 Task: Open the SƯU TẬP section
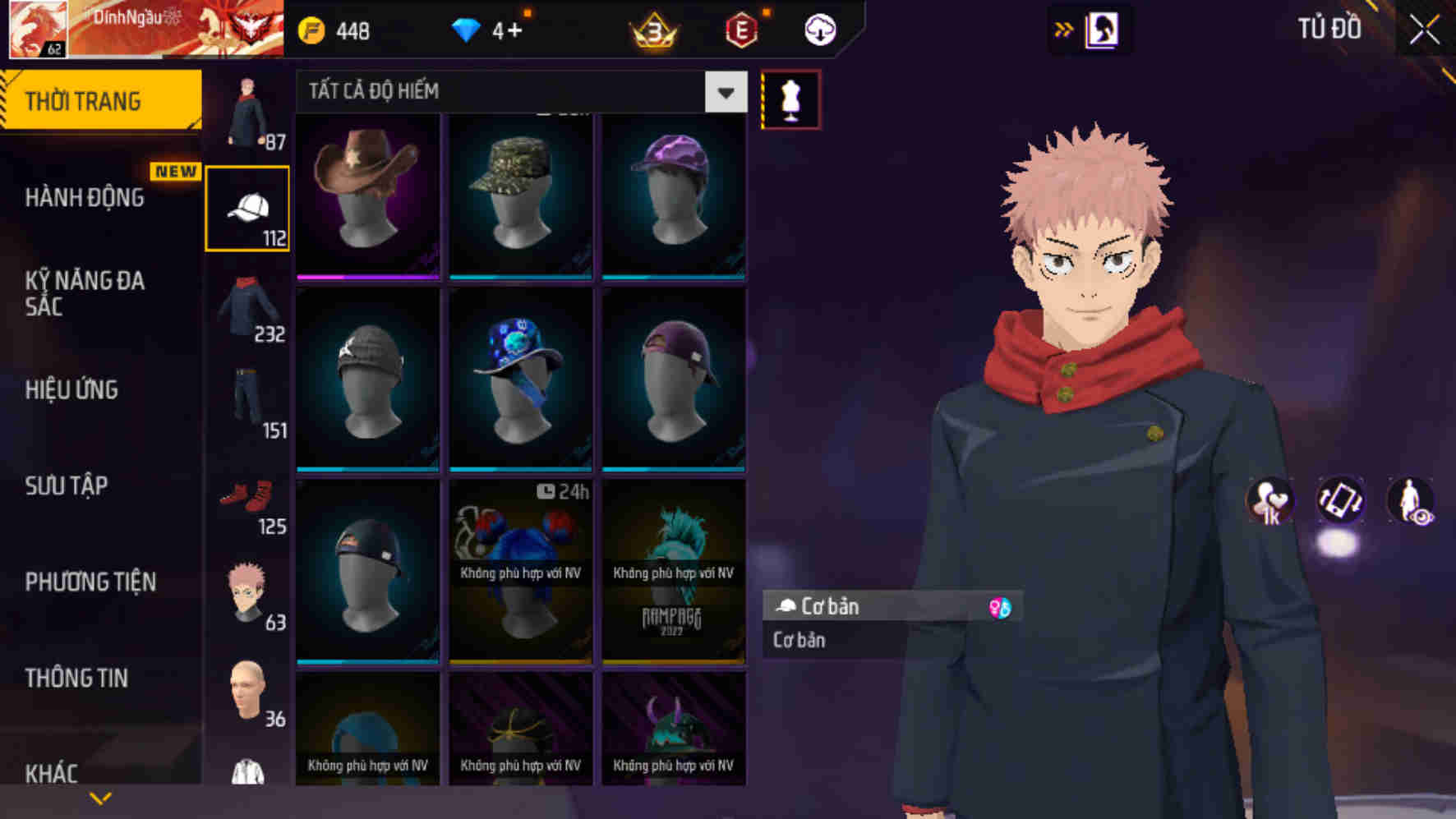click(65, 486)
